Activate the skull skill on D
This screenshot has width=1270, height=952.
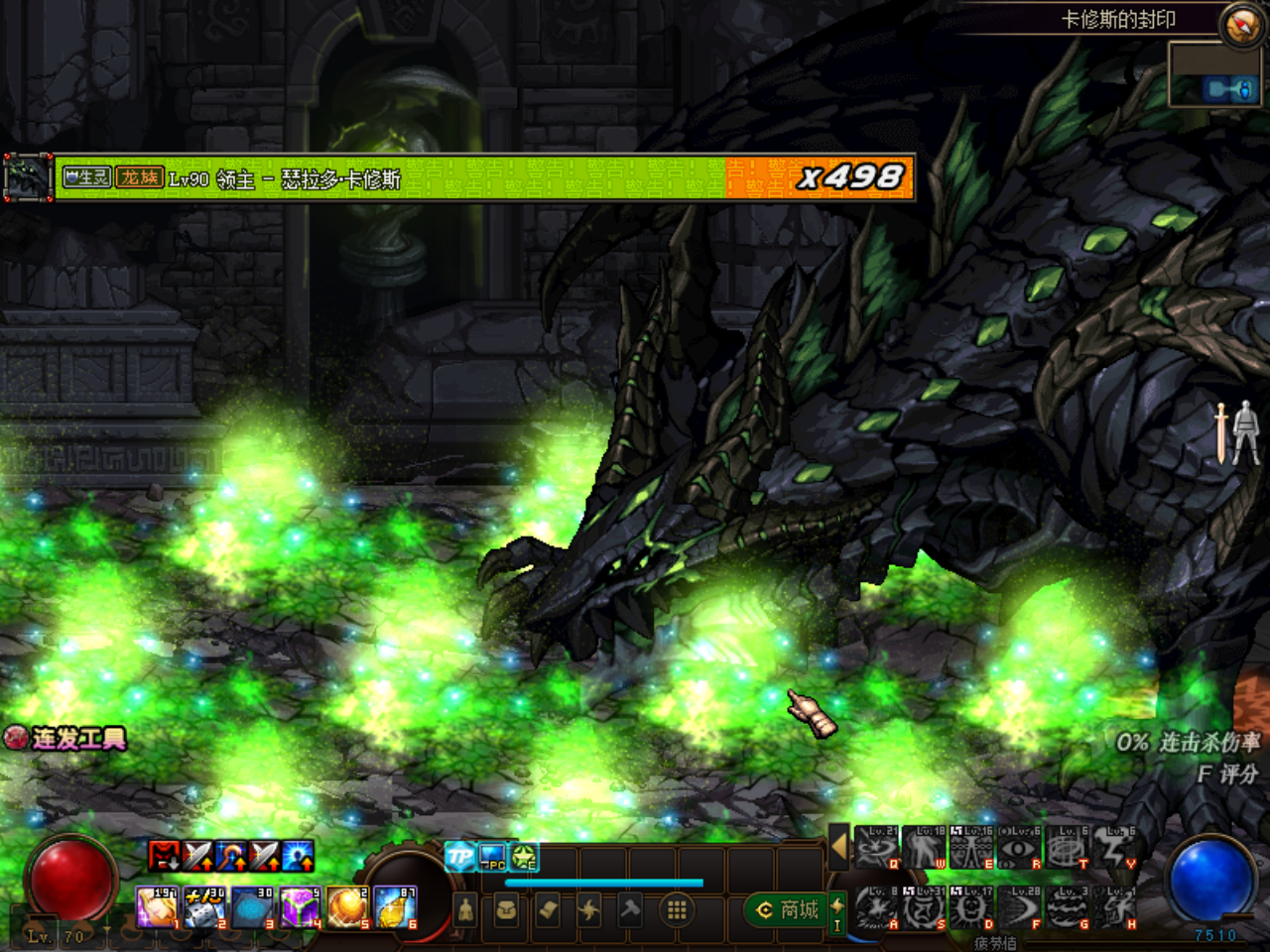coord(972,907)
